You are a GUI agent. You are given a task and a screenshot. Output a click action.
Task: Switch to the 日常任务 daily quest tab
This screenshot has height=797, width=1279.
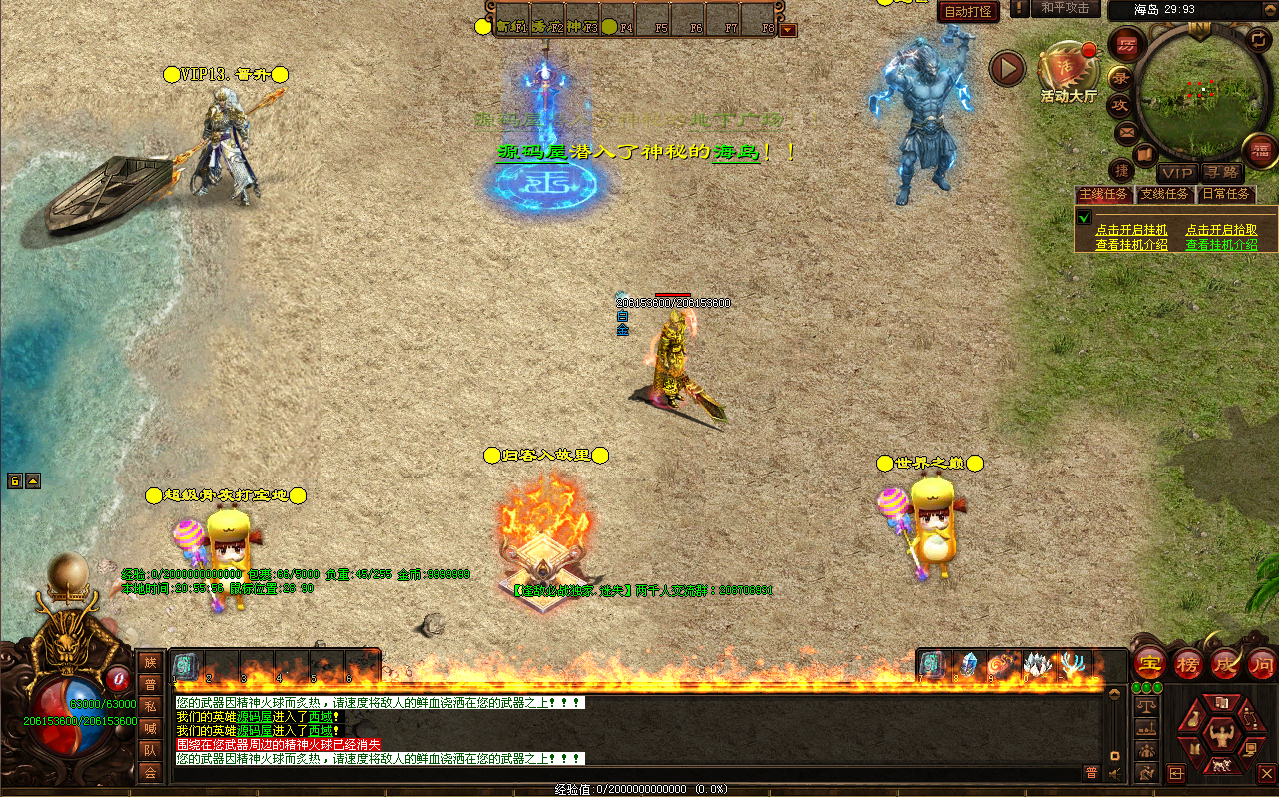(1225, 194)
